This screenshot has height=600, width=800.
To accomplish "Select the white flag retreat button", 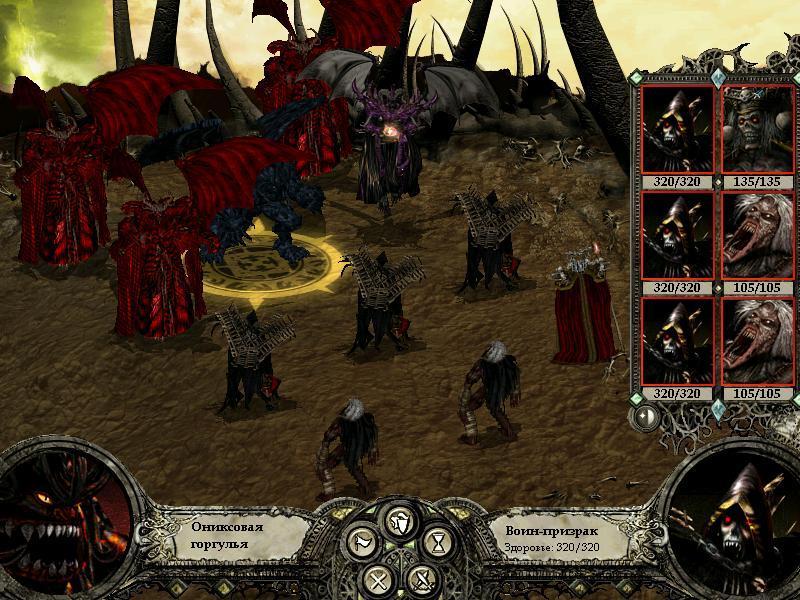I will 360,543.
